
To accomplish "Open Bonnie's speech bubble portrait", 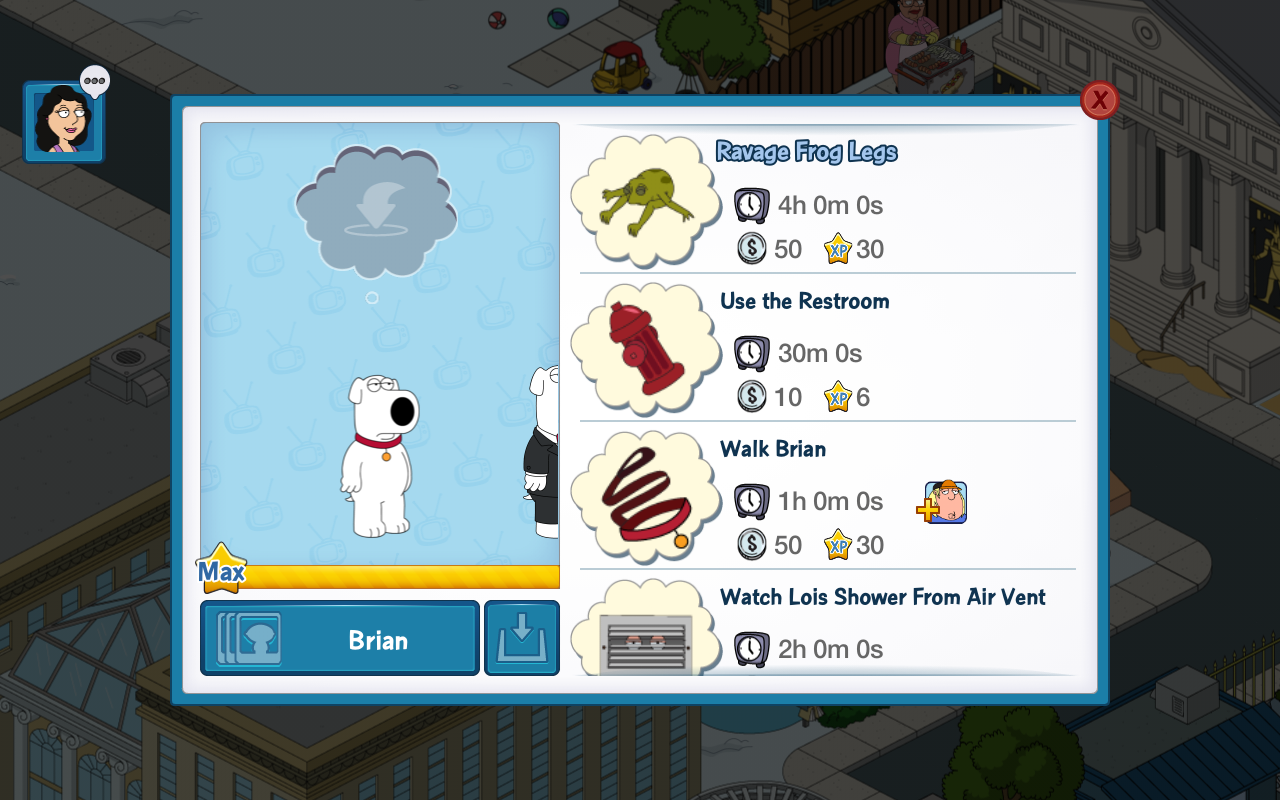I will [x=64, y=121].
